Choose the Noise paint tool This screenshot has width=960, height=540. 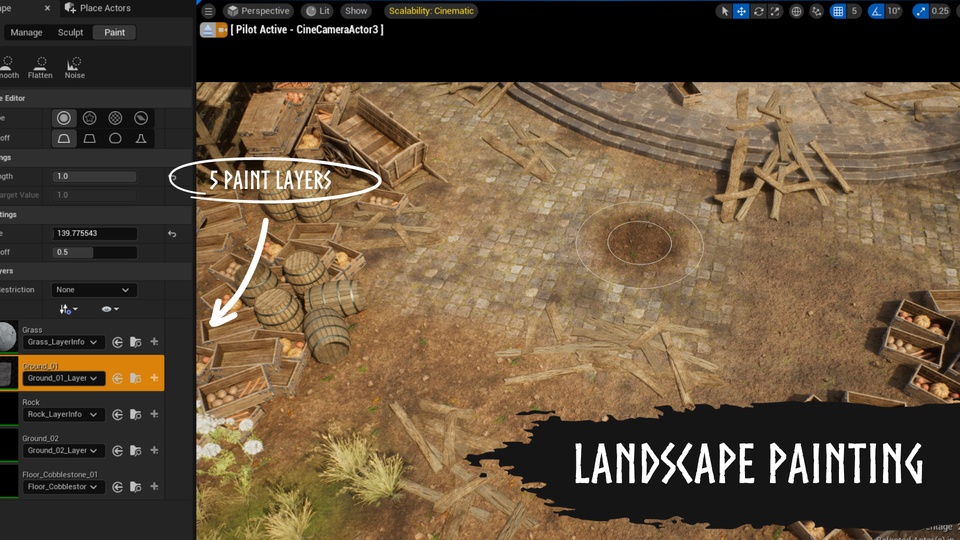click(x=75, y=67)
